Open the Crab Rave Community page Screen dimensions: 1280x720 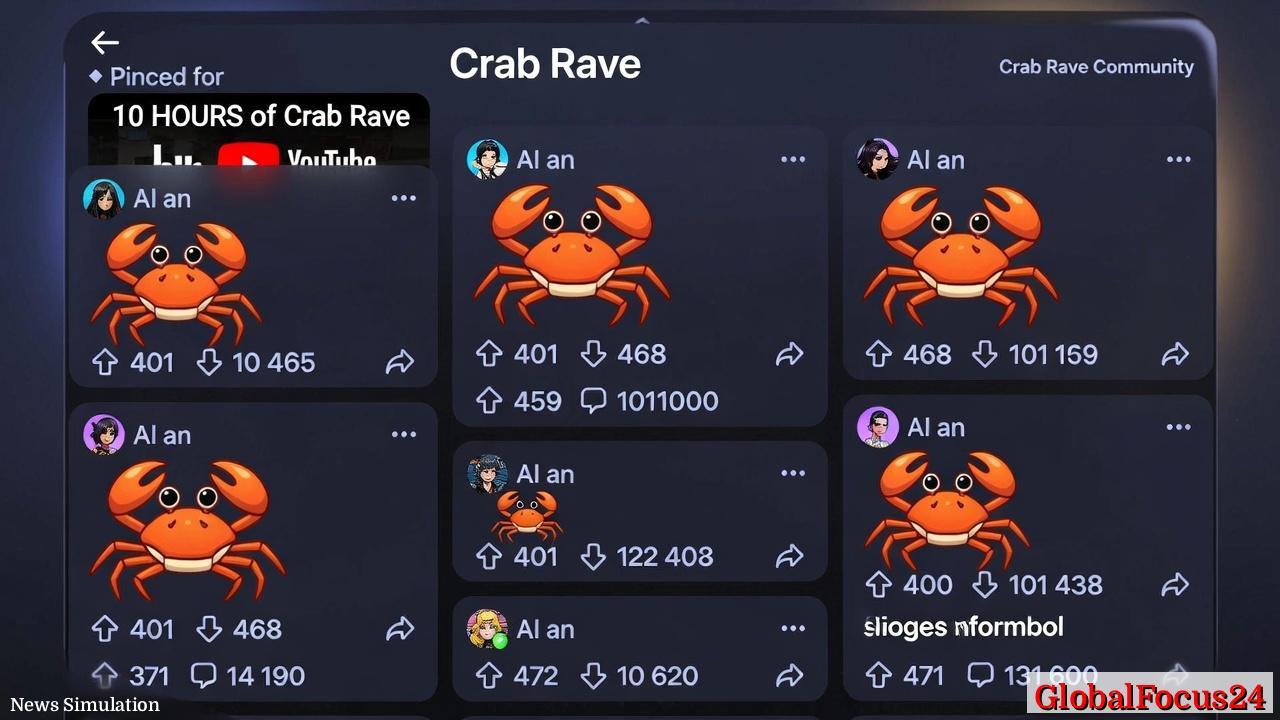point(1096,66)
